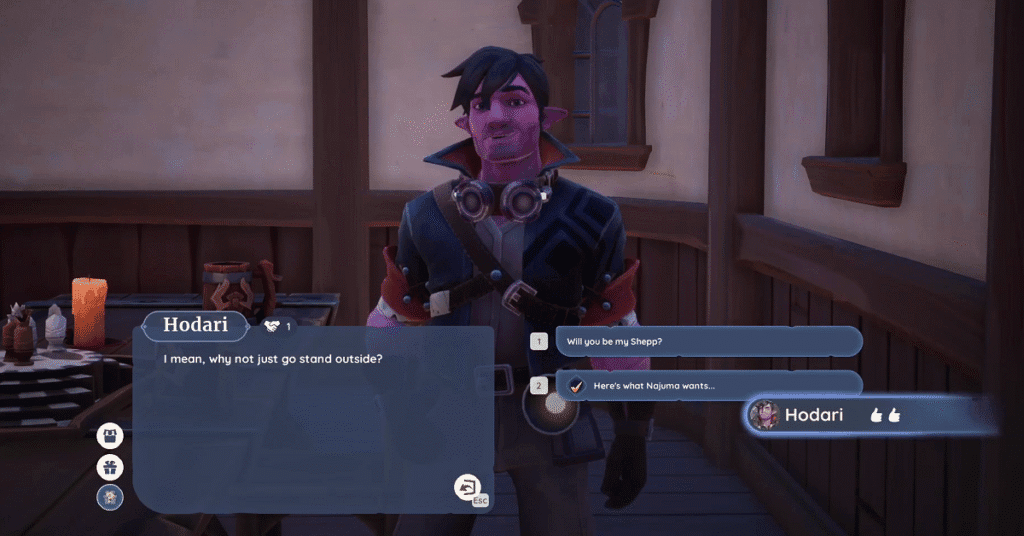Choose the "Will you be my Shepp?" reply
Image resolution: width=1024 pixels, height=536 pixels.
[x=707, y=341]
